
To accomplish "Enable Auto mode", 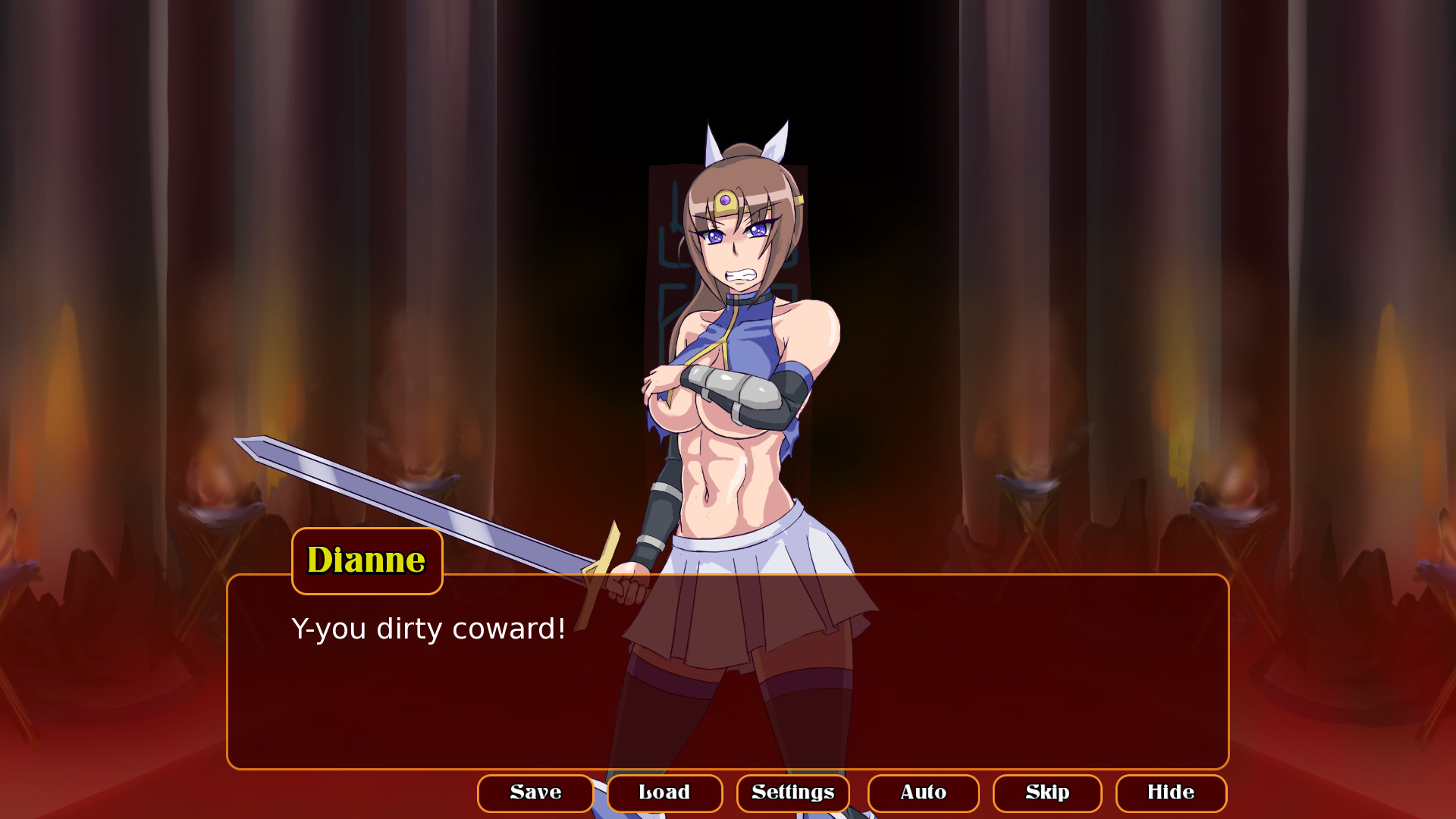I will coord(923,793).
